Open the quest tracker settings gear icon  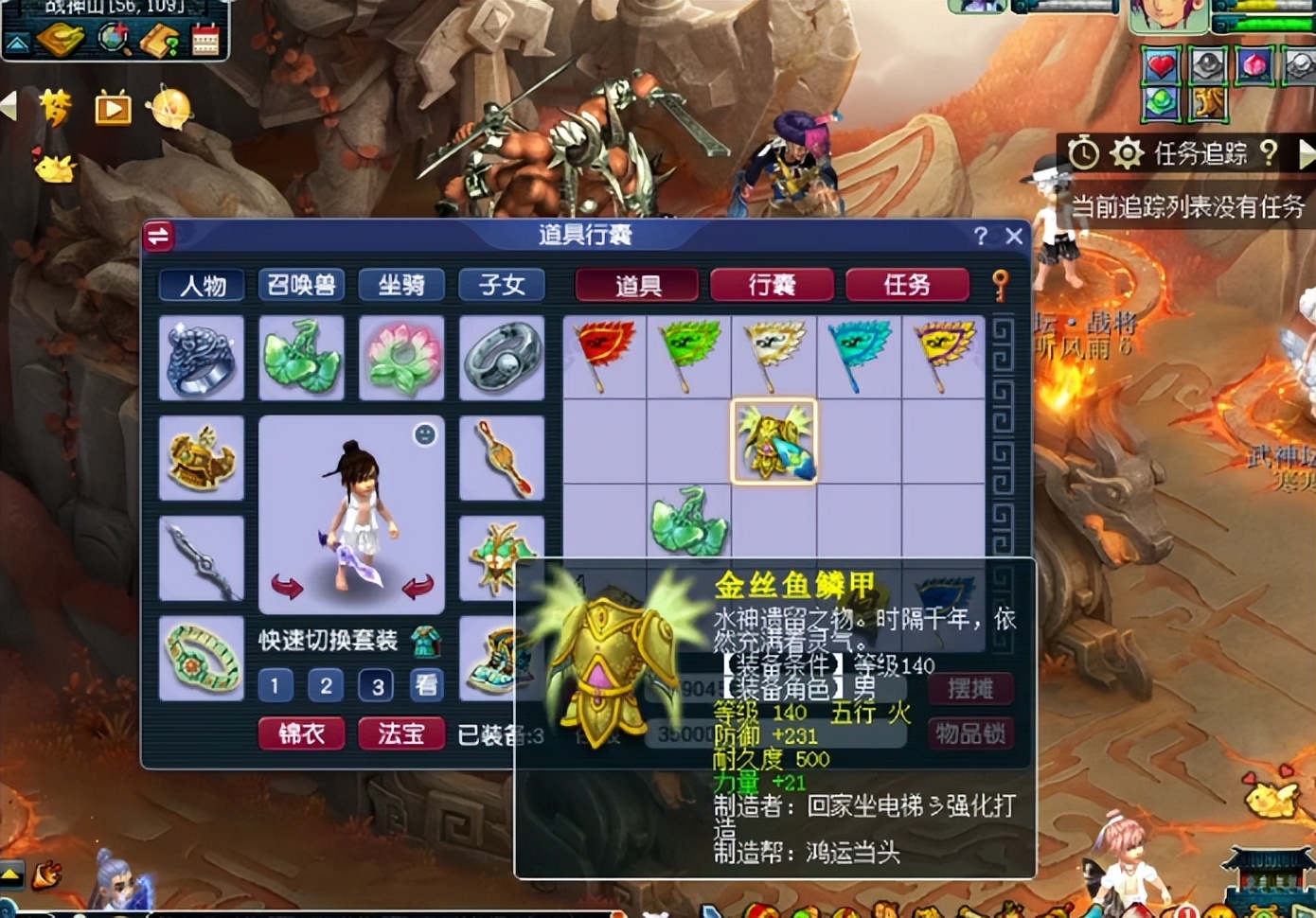coord(1127,153)
